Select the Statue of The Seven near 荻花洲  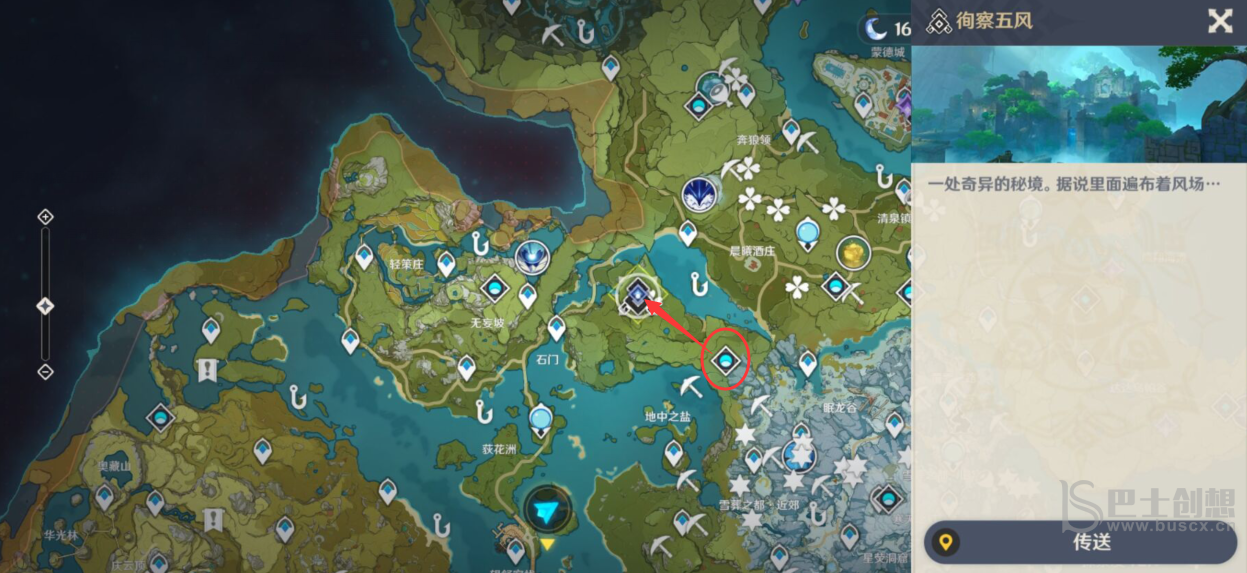pyautogui.click(x=542, y=417)
